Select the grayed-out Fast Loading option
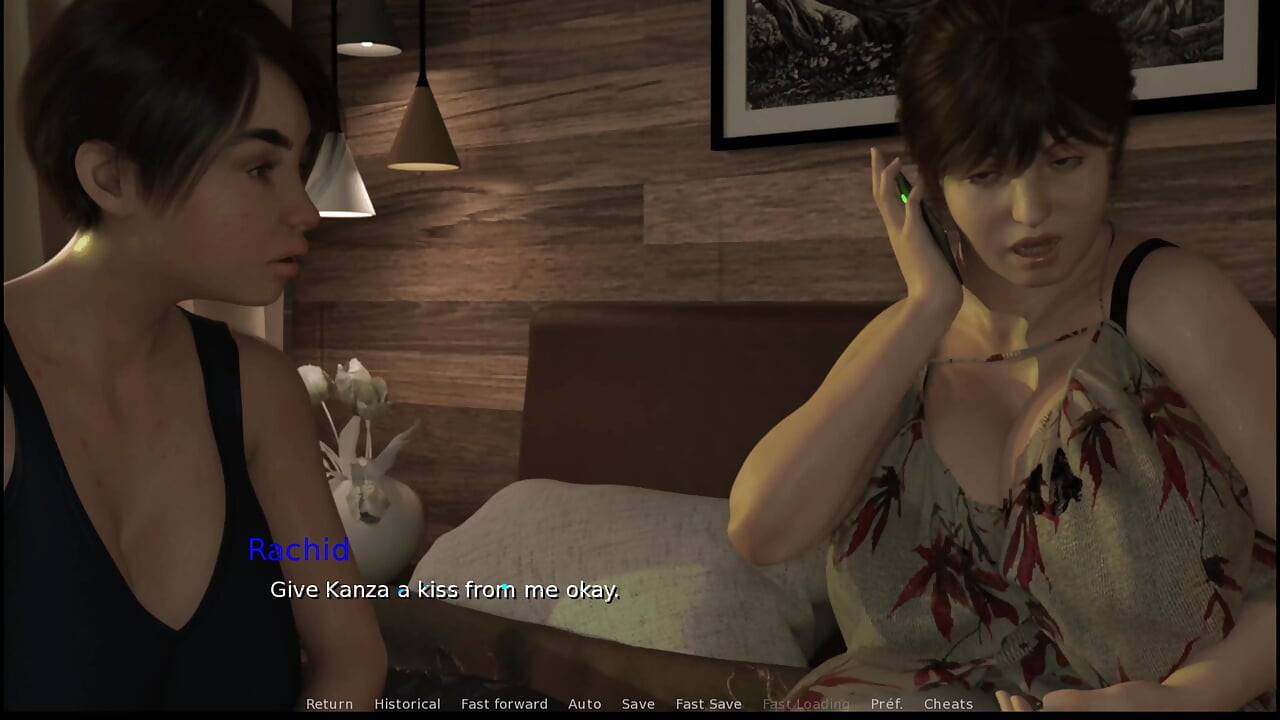Screen dimensions: 1280x720 pos(806,703)
